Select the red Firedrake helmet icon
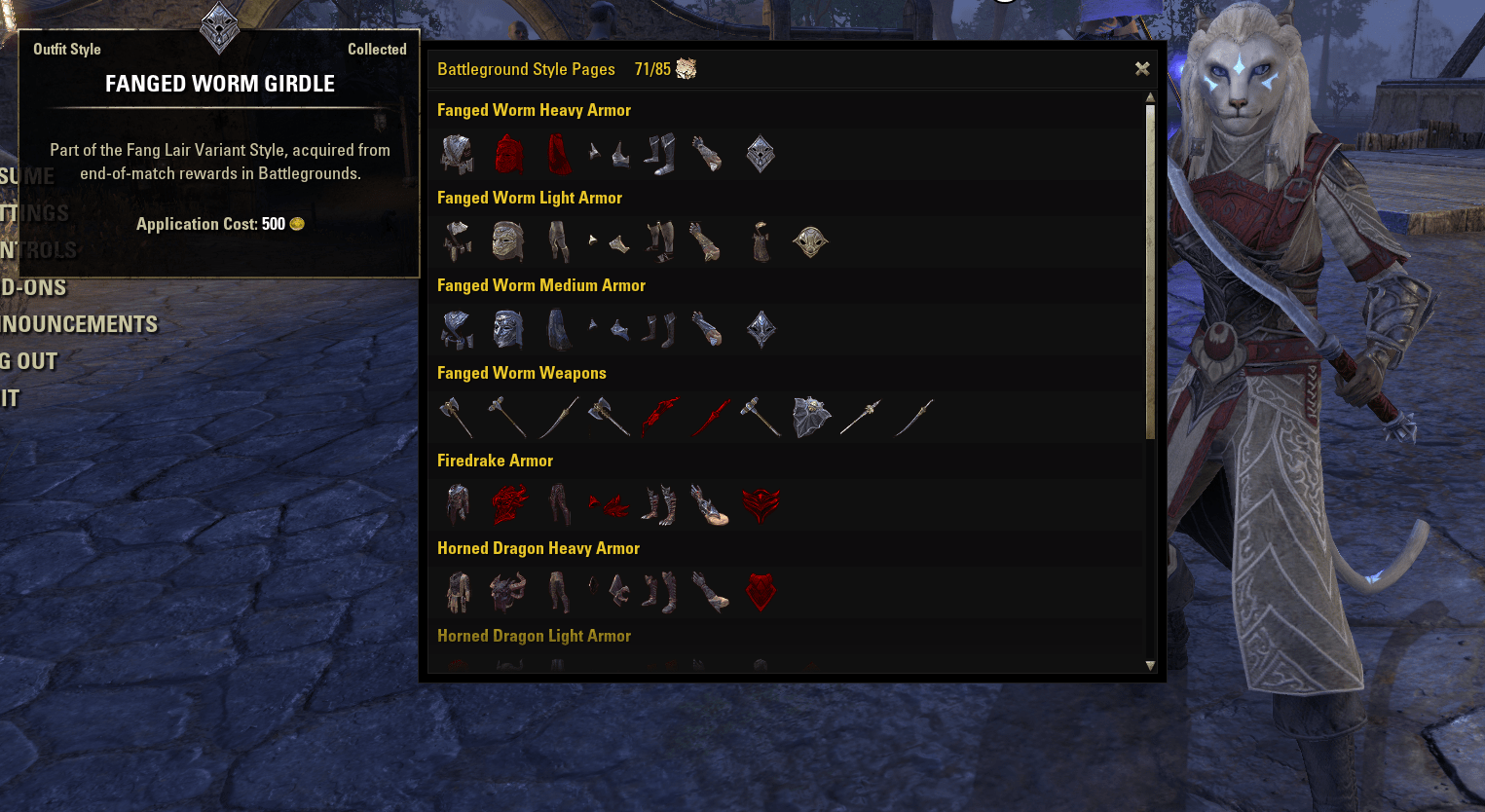The height and width of the screenshot is (812, 1485). point(507,503)
